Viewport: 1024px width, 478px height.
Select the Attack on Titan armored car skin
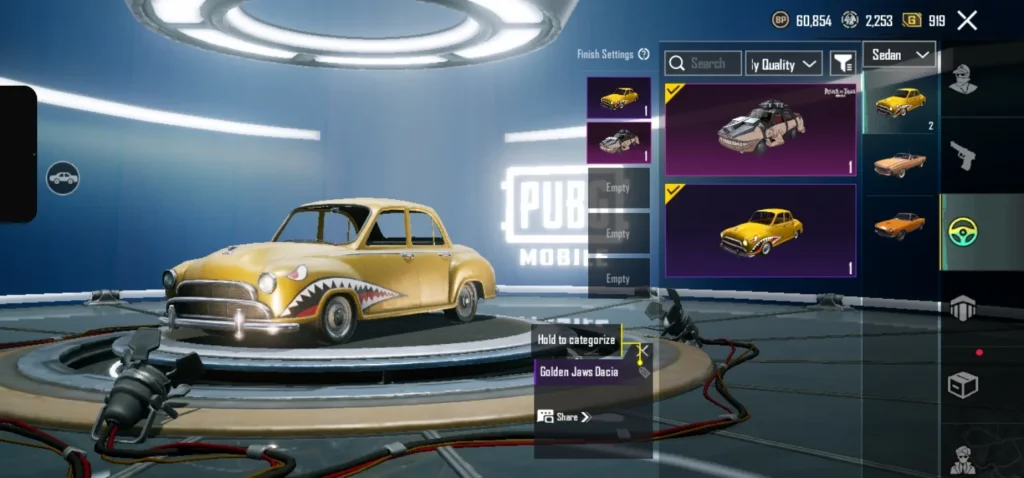click(x=760, y=129)
